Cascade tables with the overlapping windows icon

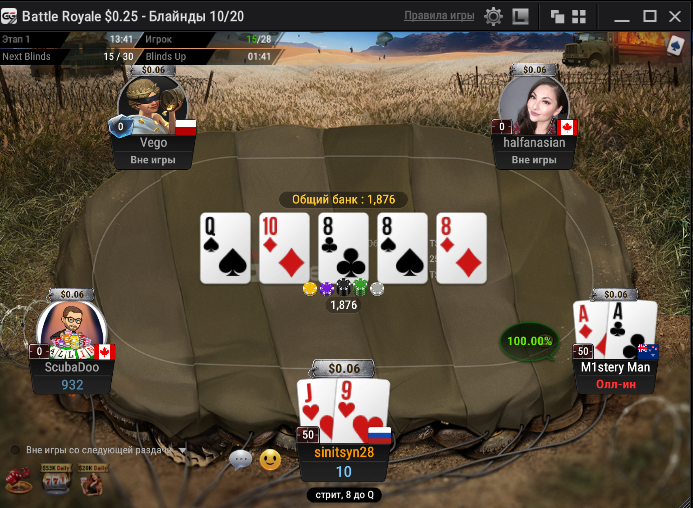(x=557, y=16)
